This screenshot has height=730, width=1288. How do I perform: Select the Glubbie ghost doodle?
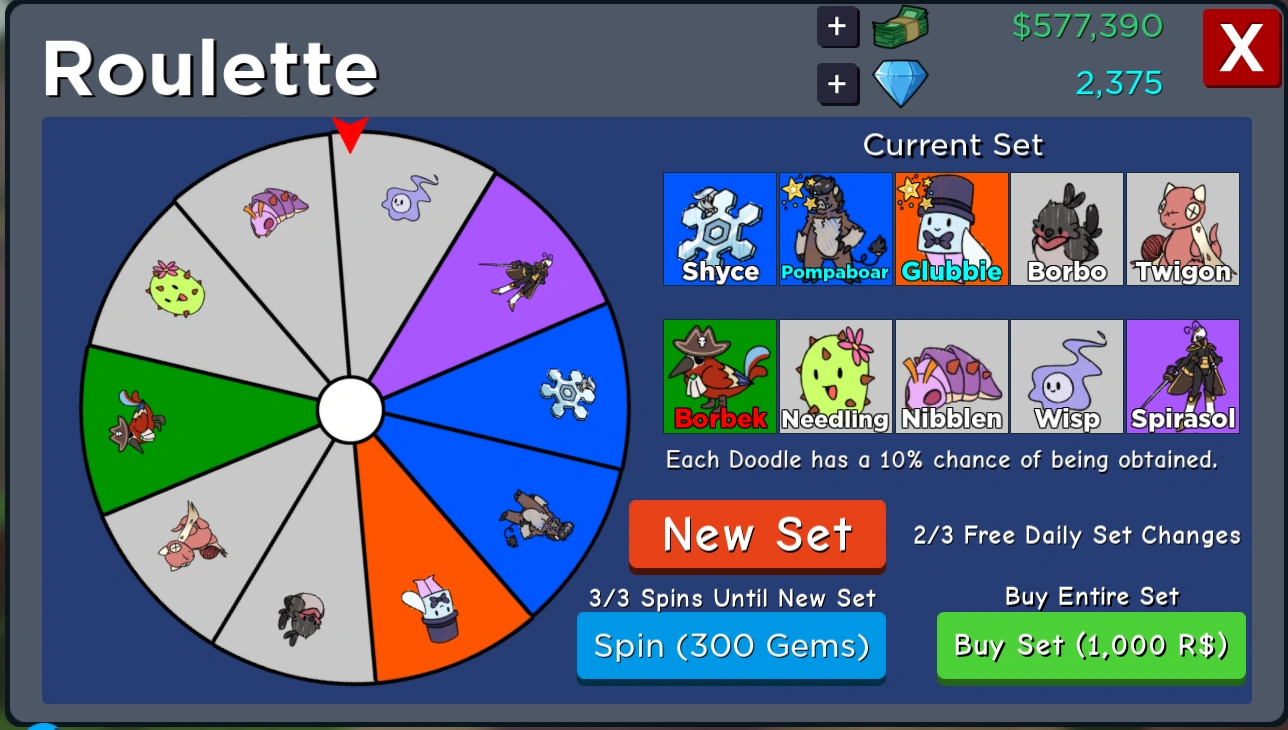pos(951,228)
